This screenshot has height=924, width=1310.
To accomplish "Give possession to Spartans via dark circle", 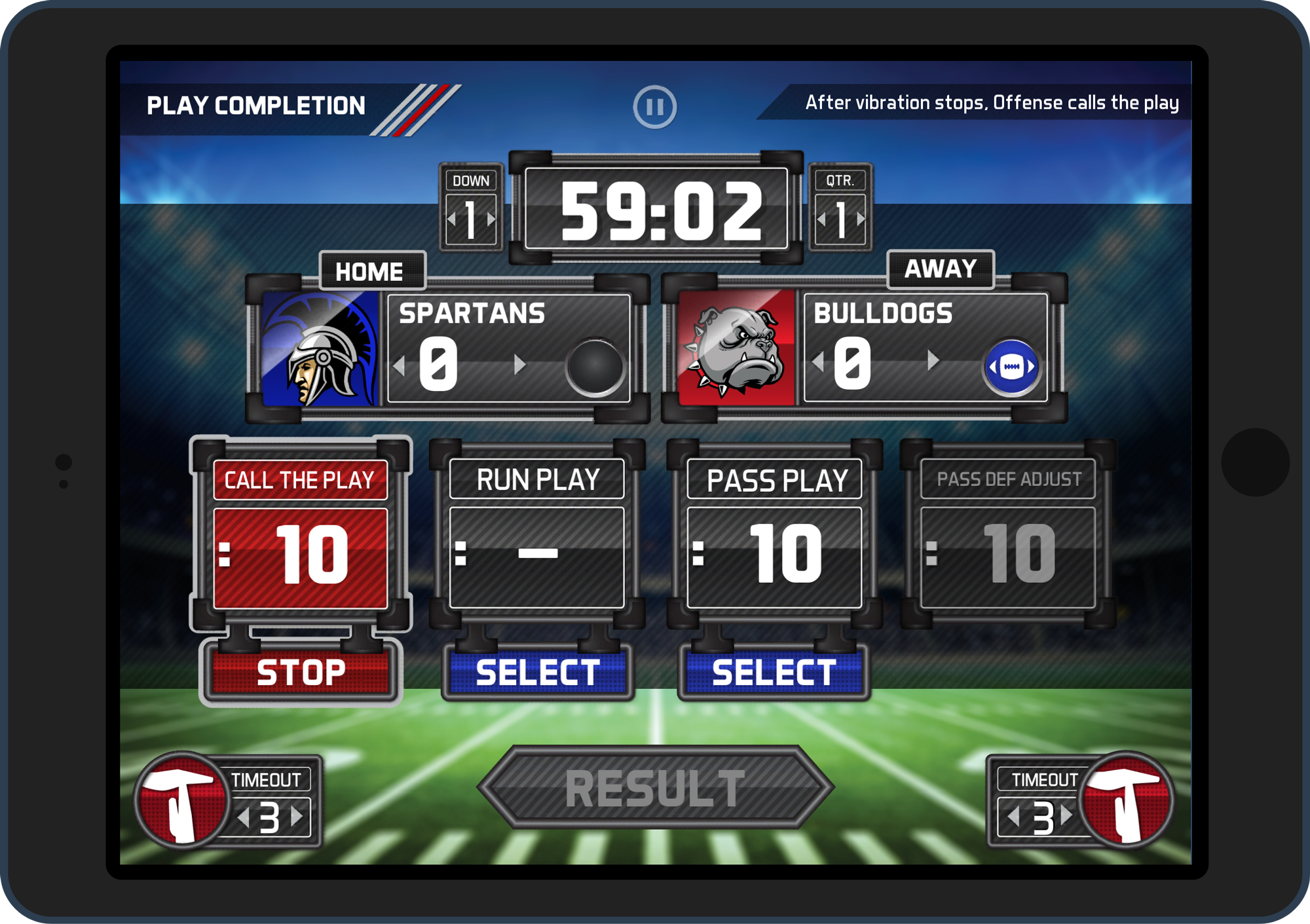I will (595, 367).
